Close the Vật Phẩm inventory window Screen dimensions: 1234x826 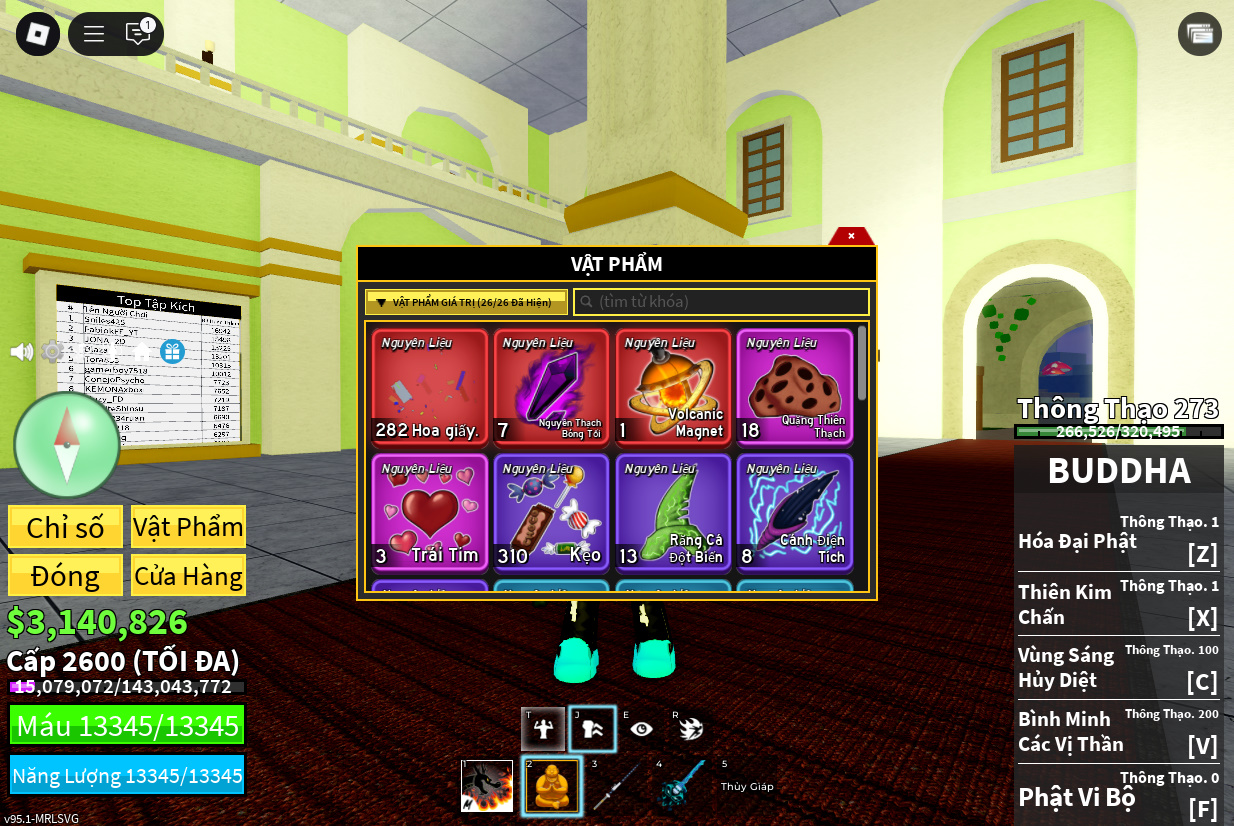[851, 236]
